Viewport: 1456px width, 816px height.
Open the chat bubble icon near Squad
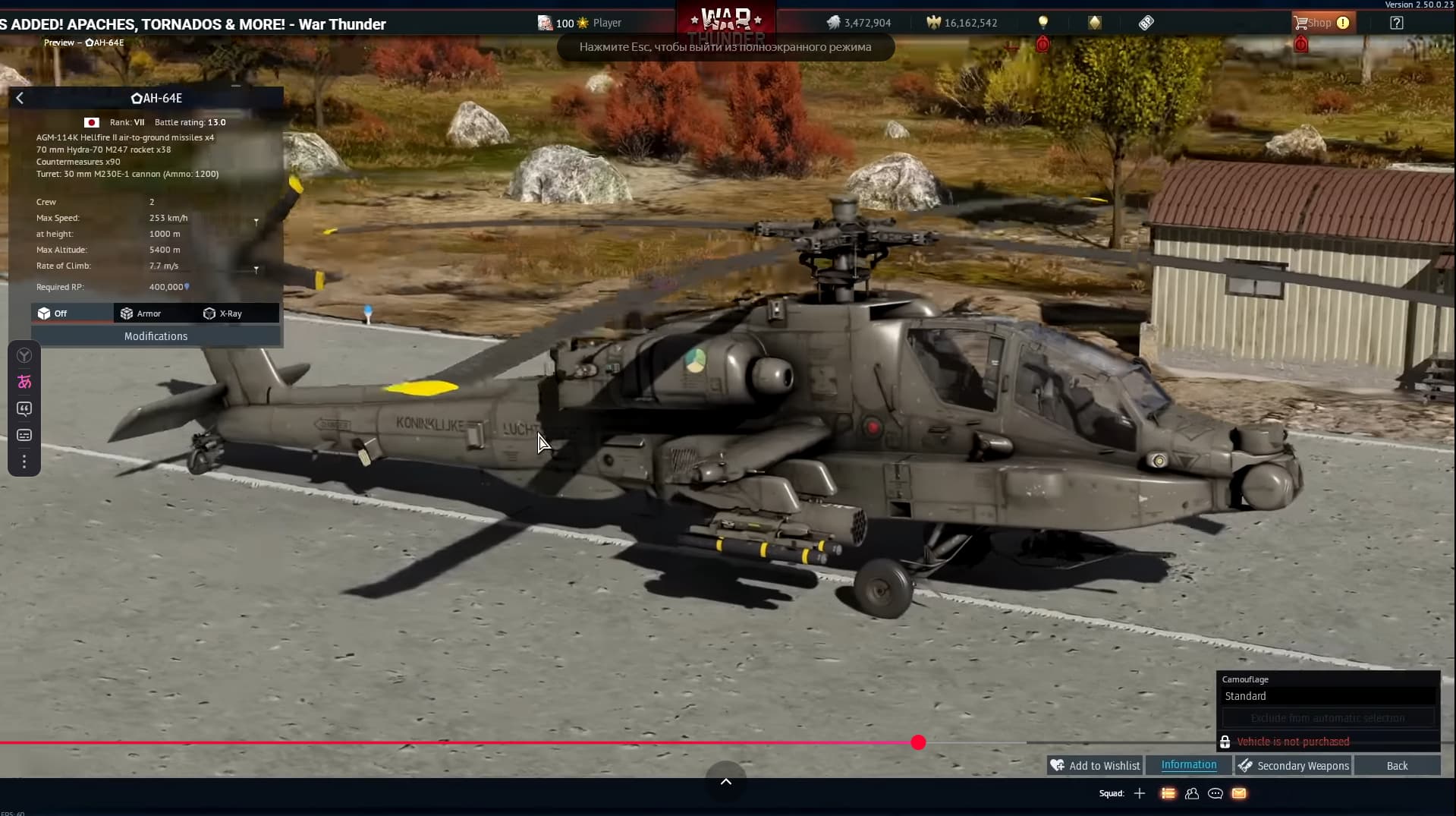pyautogui.click(x=1215, y=793)
